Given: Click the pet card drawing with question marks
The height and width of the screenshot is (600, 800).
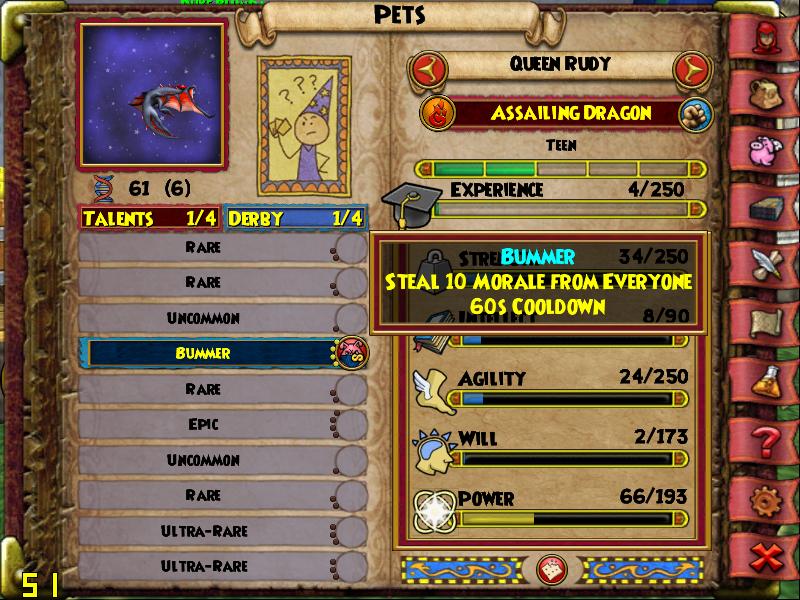Looking at the screenshot, I should tap(304, 124).
